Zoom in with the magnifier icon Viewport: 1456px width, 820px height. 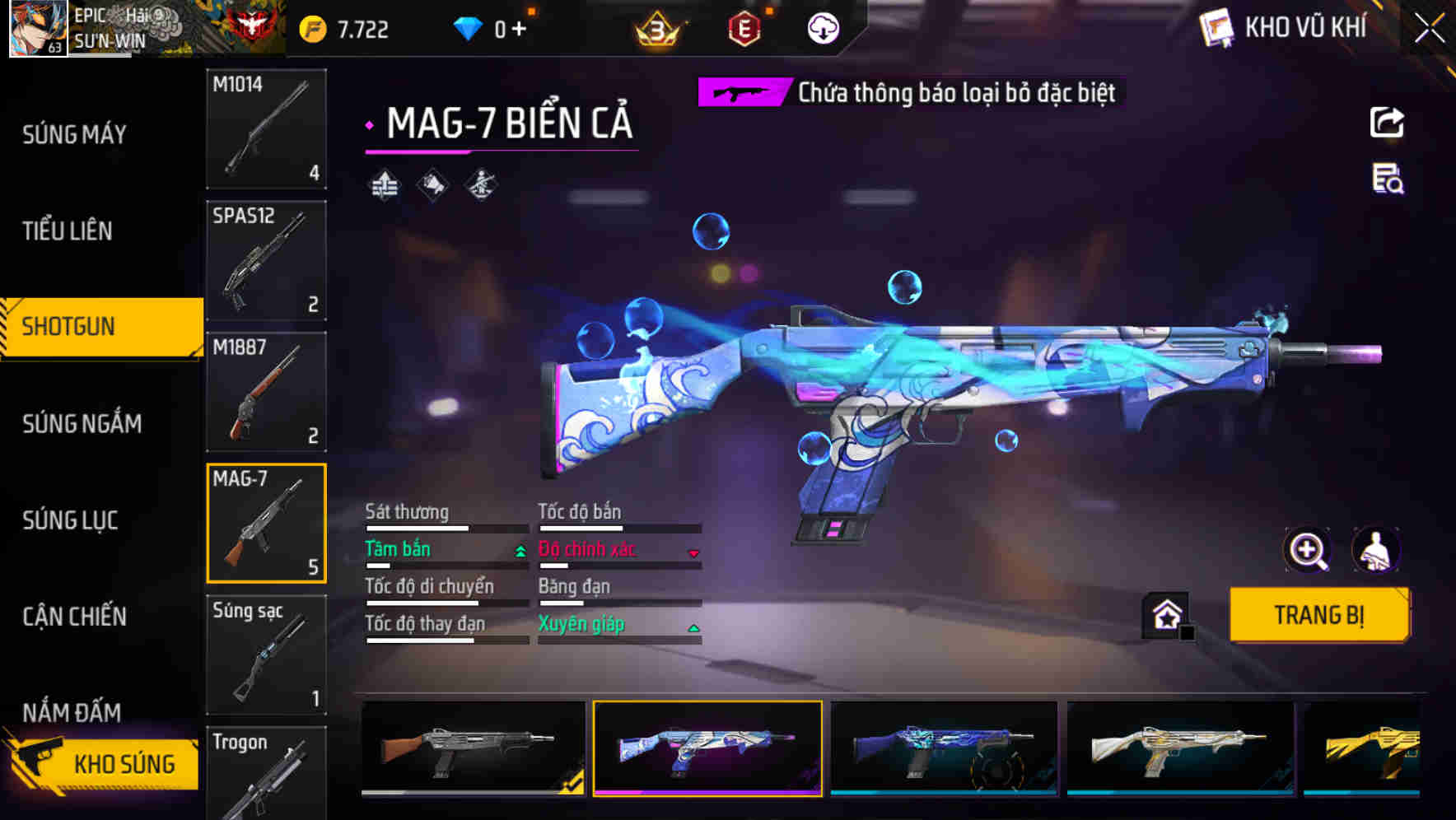tap(1307, 550)
